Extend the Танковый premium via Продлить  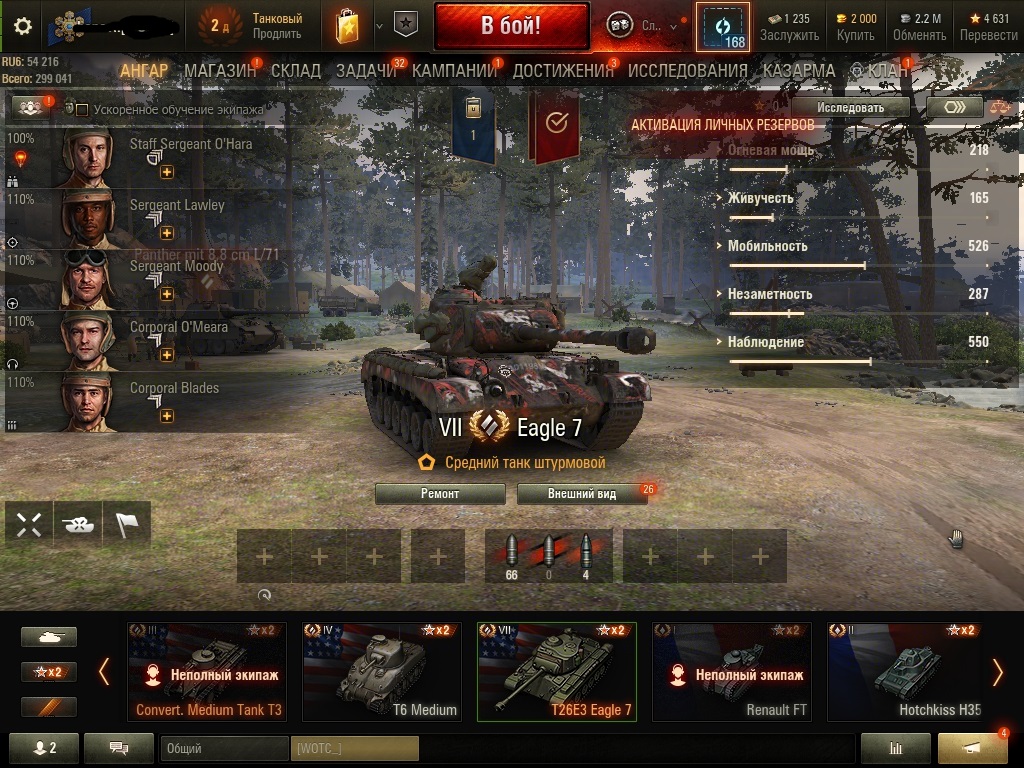(277, 34)
